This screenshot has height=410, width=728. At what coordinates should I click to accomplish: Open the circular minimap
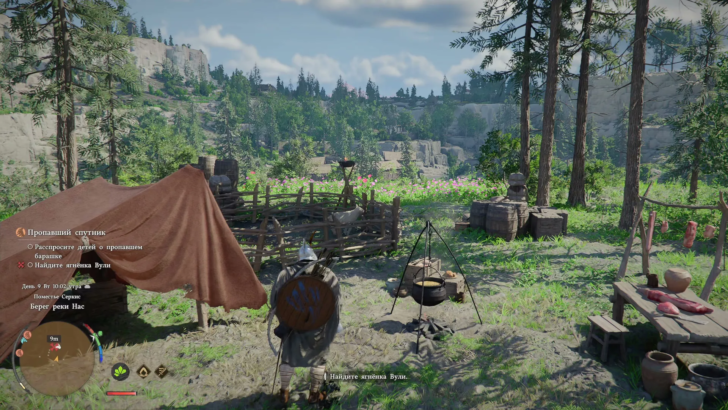[x=56, y=357]
